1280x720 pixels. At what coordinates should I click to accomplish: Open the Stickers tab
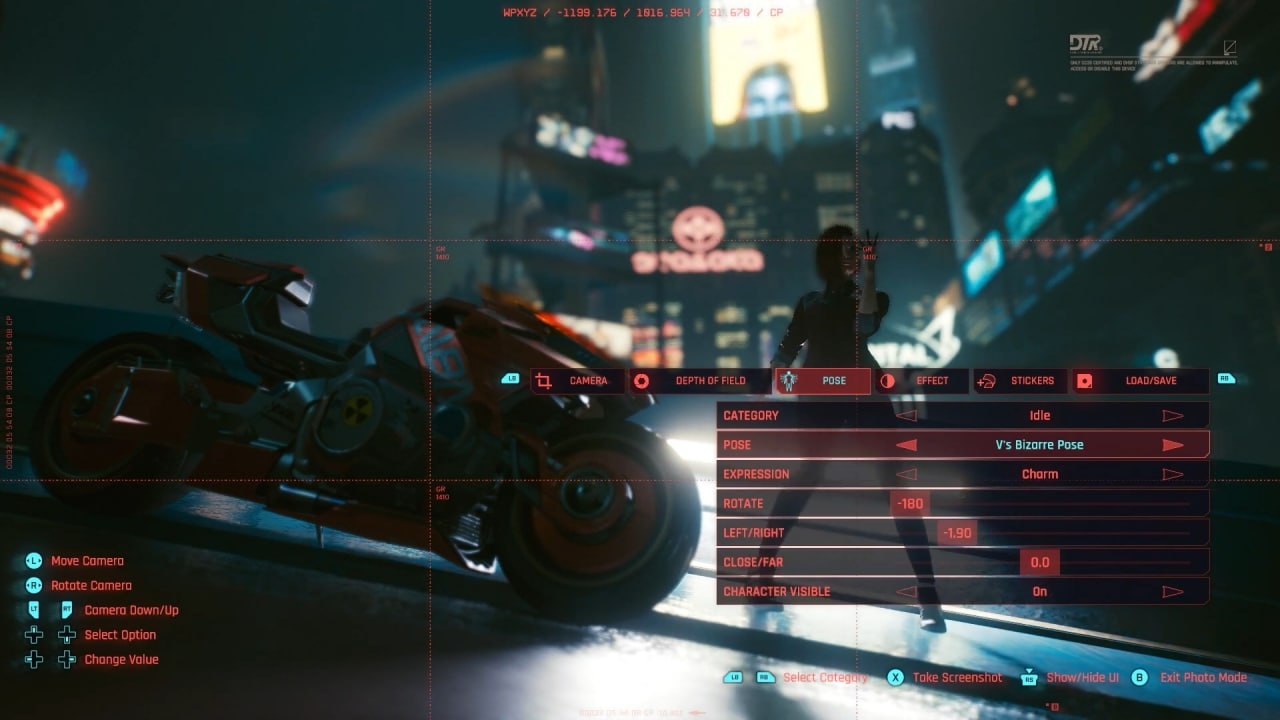coord(1020,381)
